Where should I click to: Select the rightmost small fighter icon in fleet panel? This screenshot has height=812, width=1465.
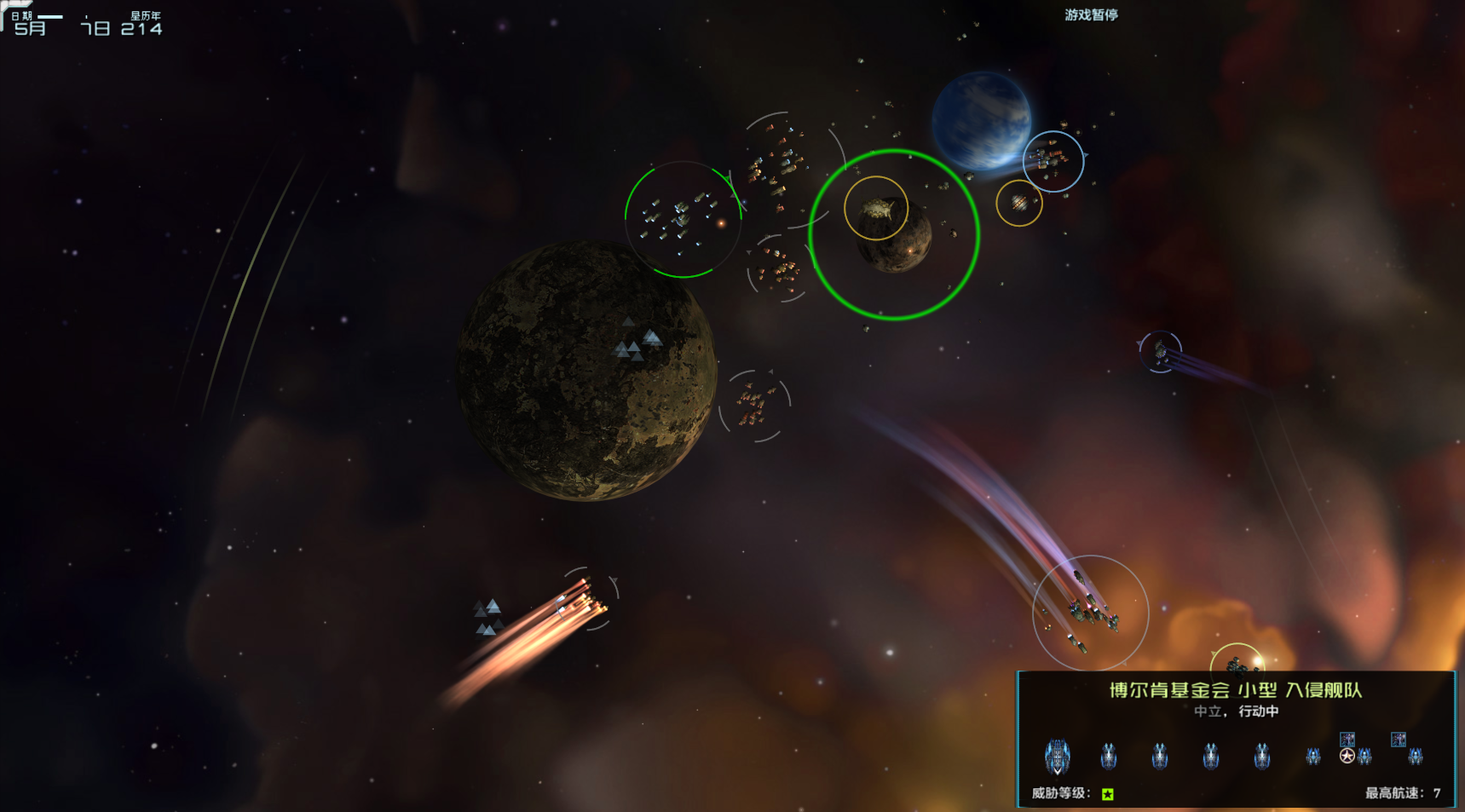pos(1415,757)
